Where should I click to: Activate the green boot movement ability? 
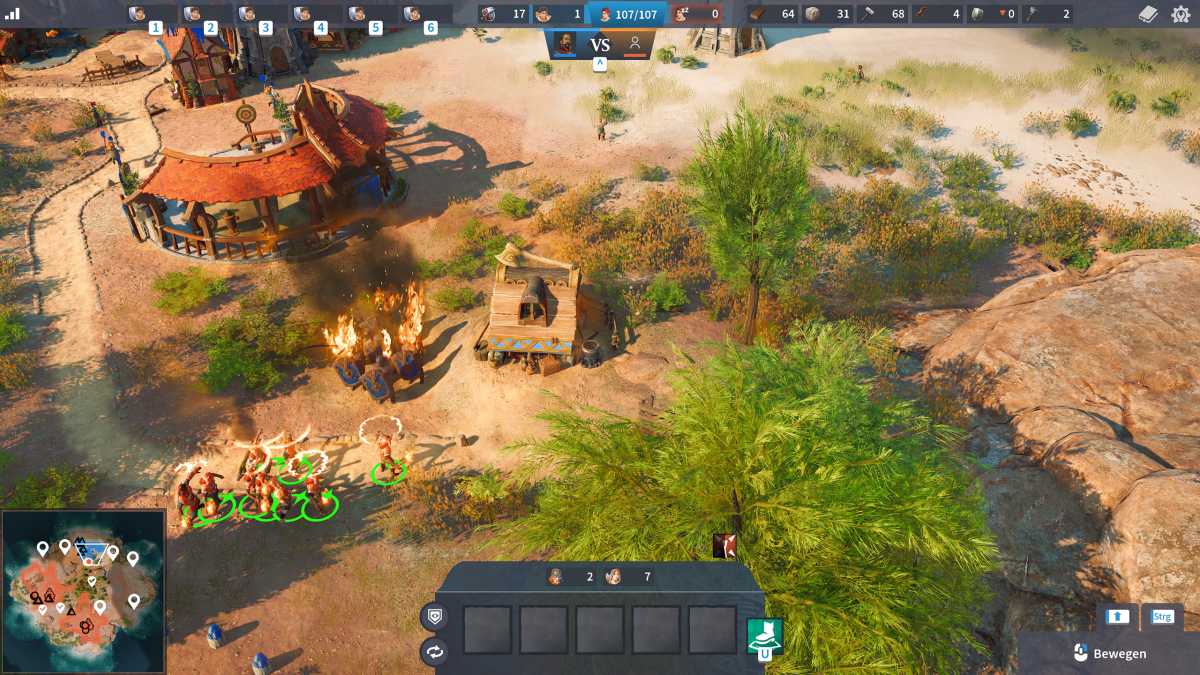[x=765, y=634]
